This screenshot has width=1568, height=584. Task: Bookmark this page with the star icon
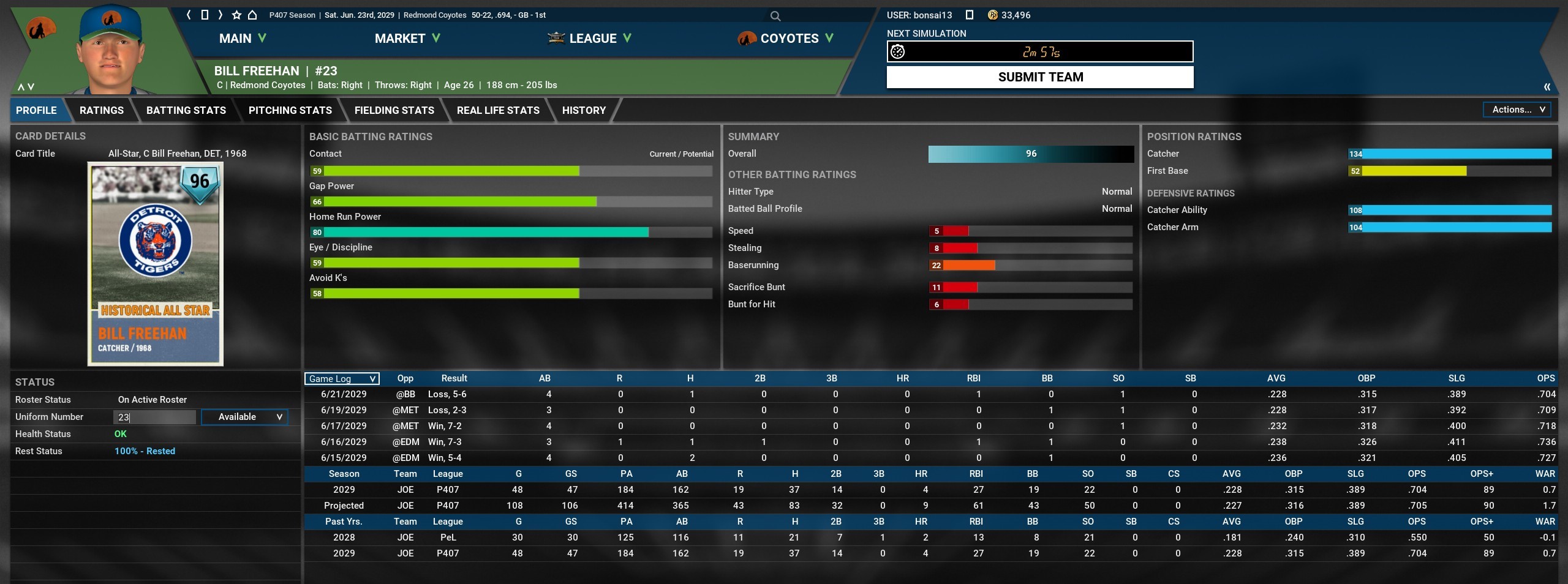tap(236, 15)
